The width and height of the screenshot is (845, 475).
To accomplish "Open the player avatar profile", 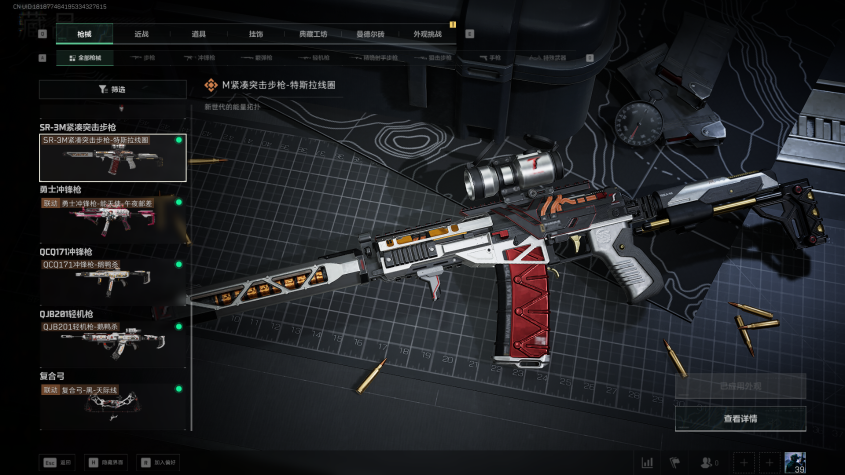I will (x=796, y=462).
